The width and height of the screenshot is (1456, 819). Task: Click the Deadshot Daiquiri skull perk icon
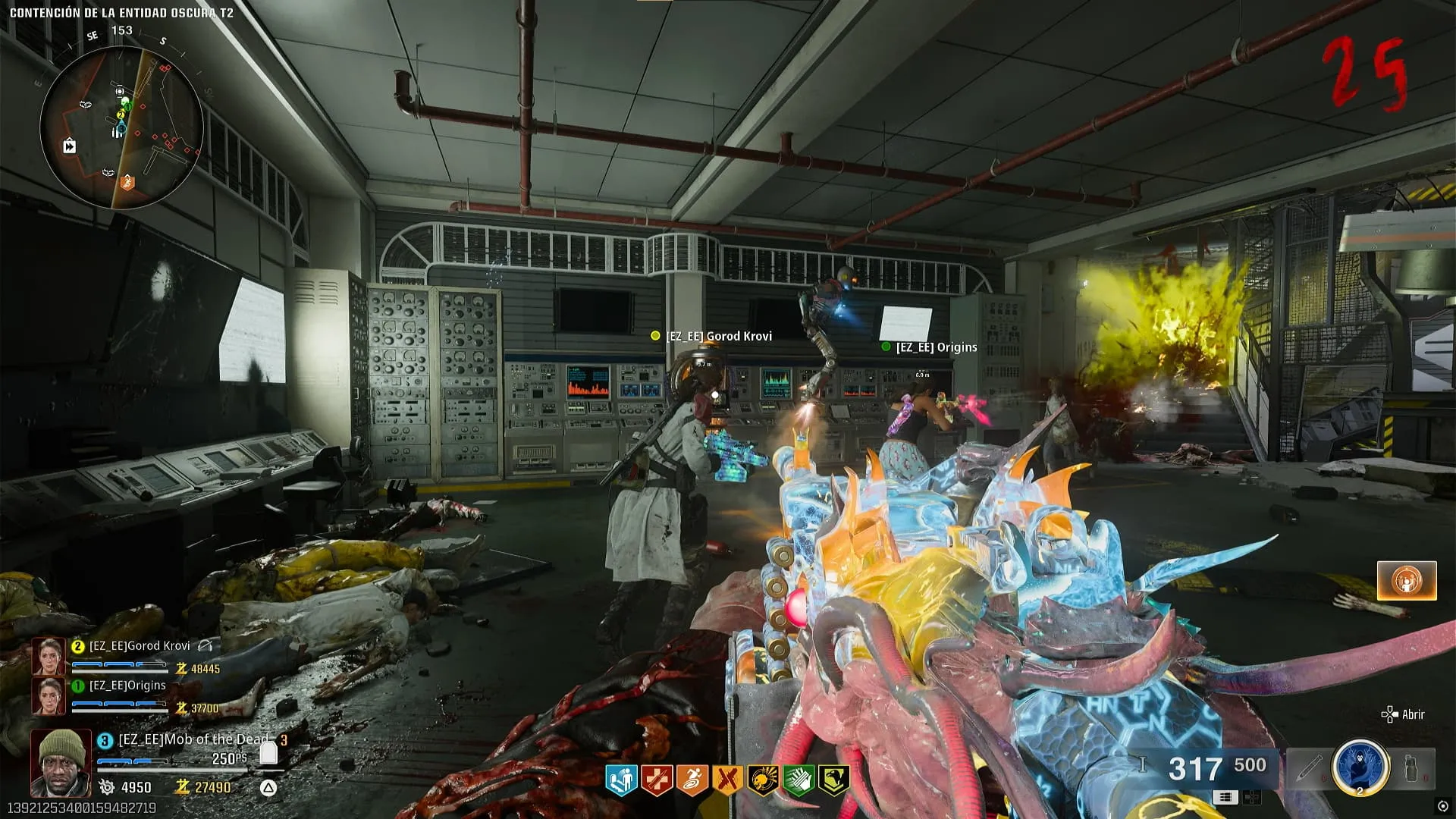(x=762, y=780)
